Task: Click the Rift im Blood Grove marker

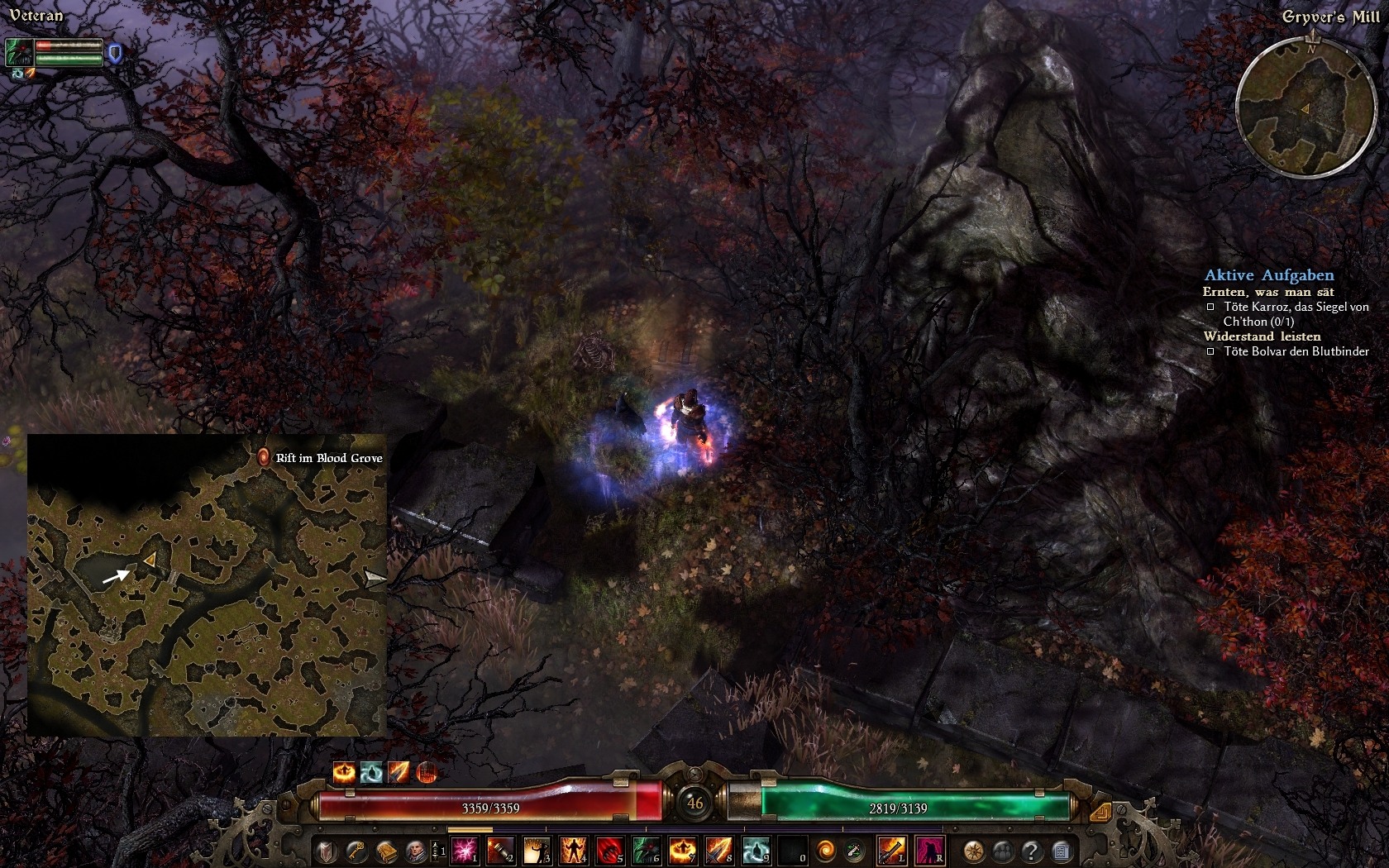Action: (263, 457)
